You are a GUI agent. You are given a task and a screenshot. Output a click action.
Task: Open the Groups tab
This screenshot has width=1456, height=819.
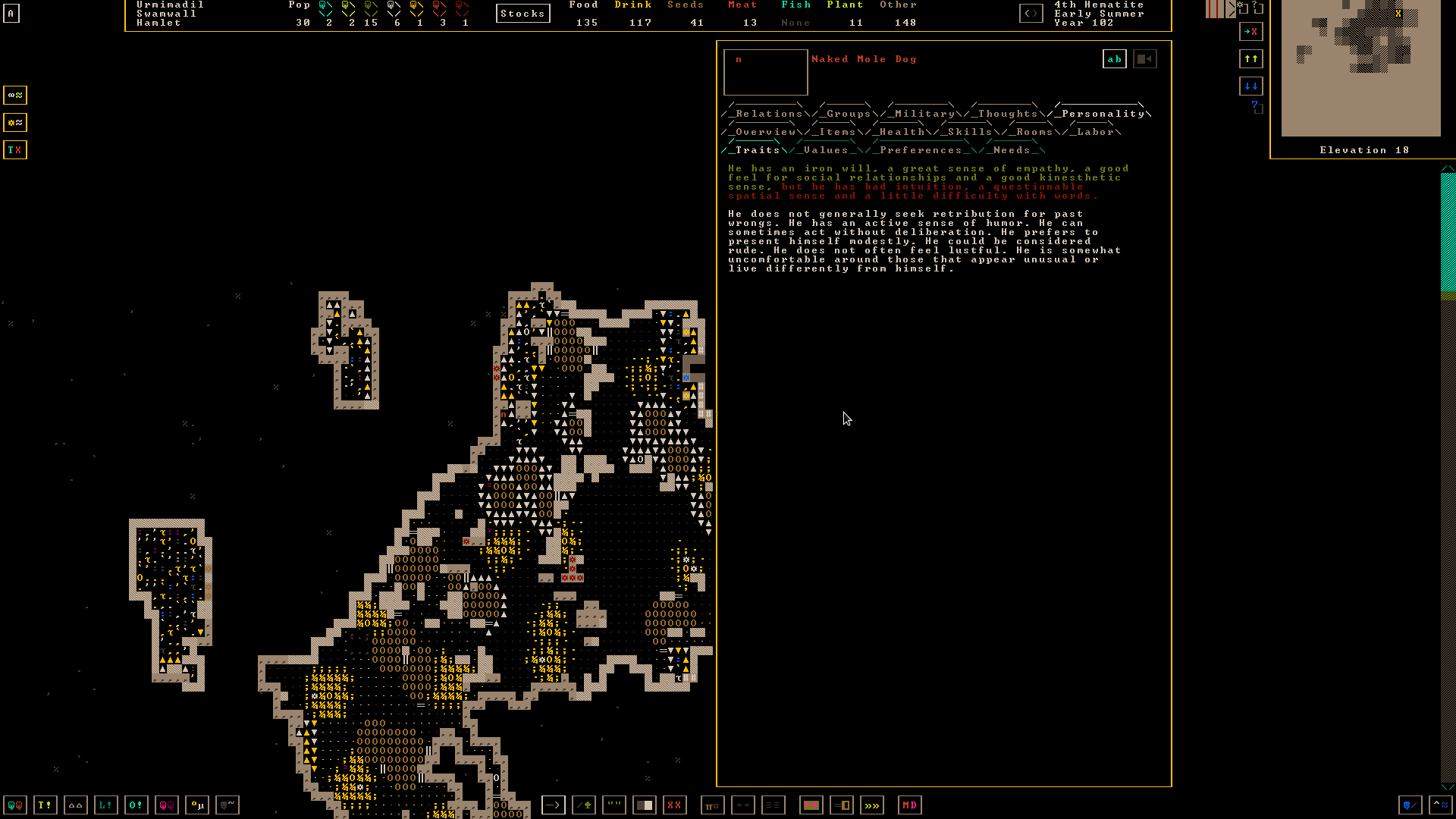point(849,114)
